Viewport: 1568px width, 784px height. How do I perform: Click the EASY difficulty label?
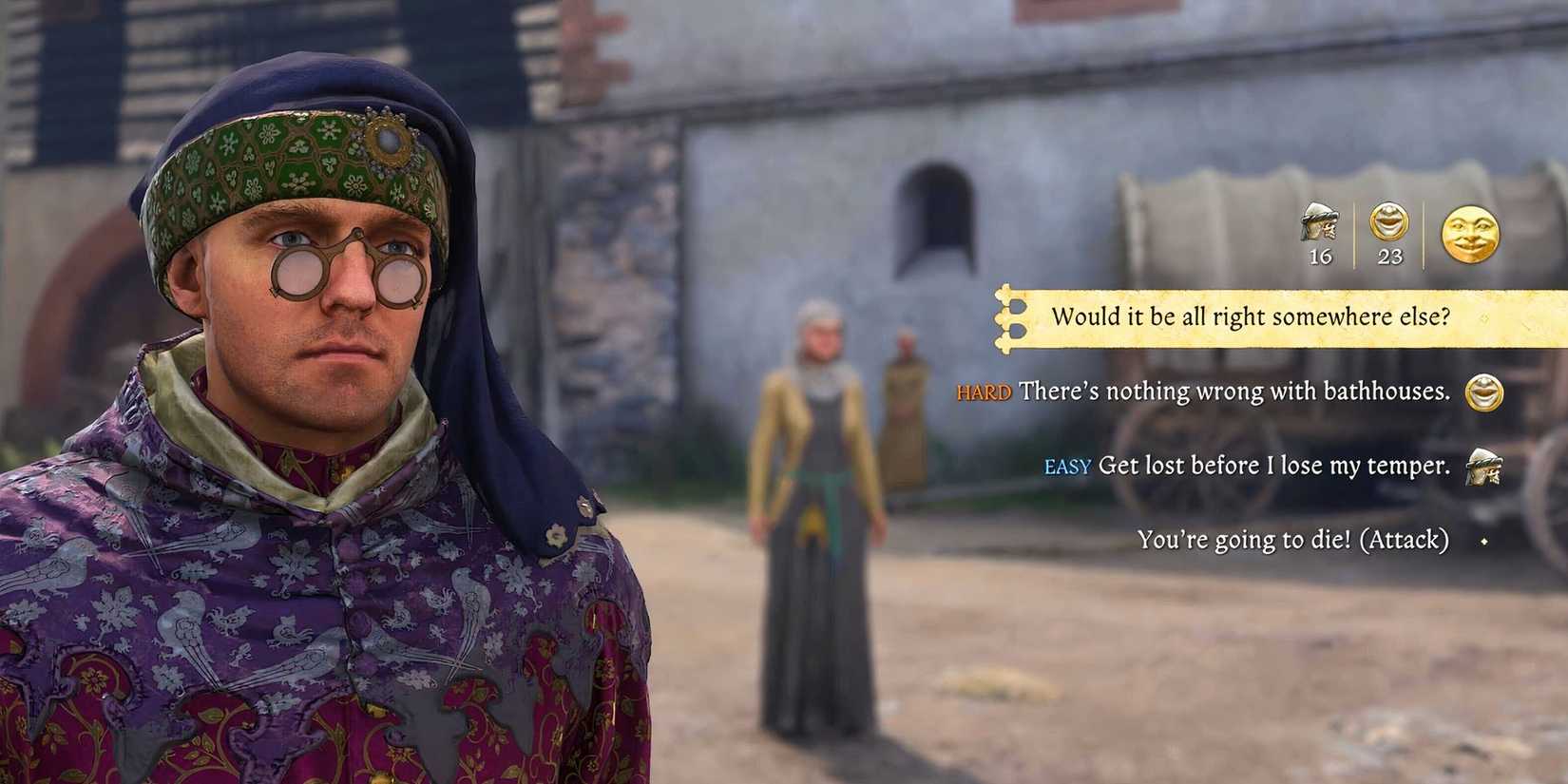[x=1069, y=467]
